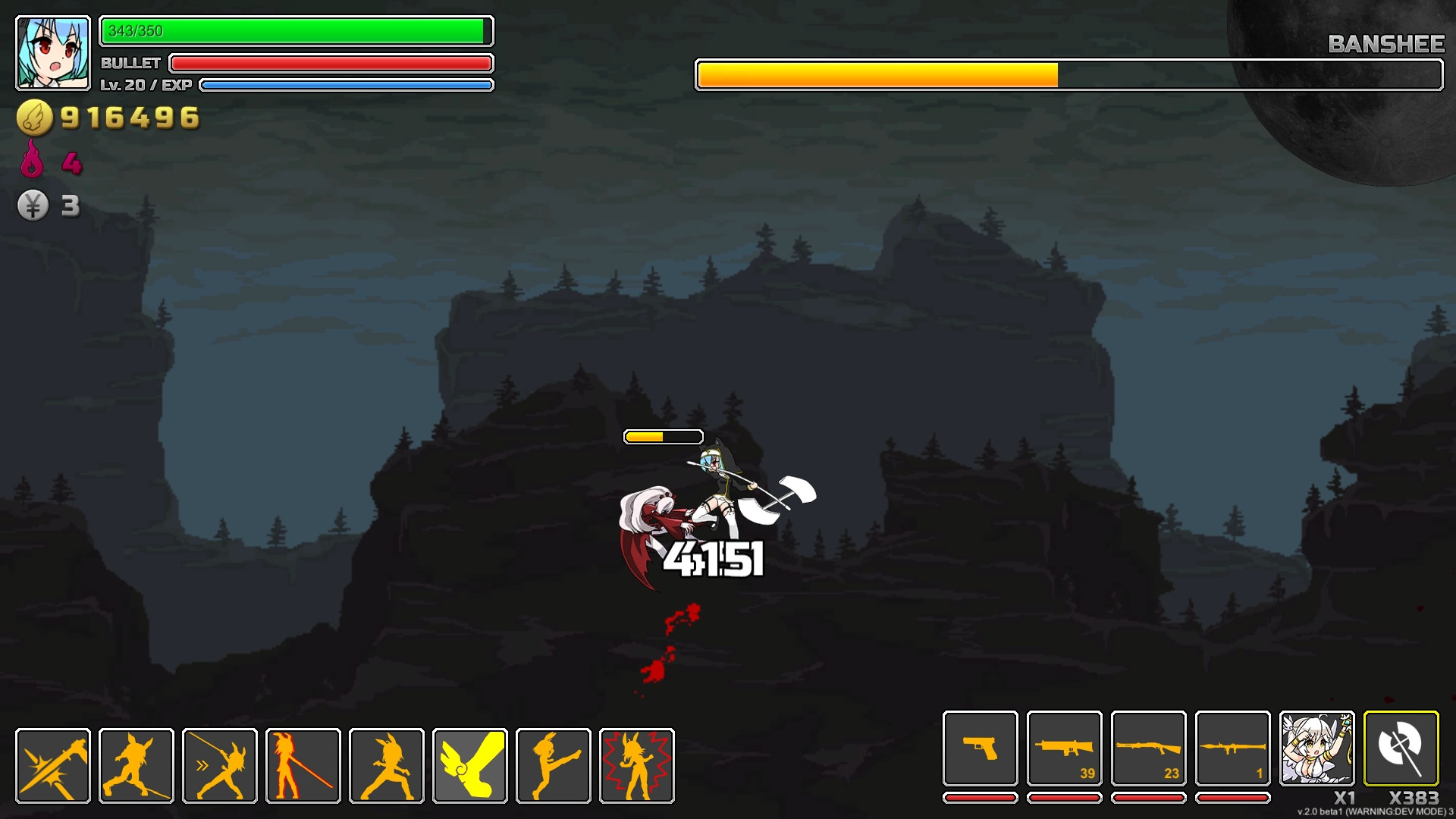
Task: Select the fighting stance skill icon
Action: (385, 764)
